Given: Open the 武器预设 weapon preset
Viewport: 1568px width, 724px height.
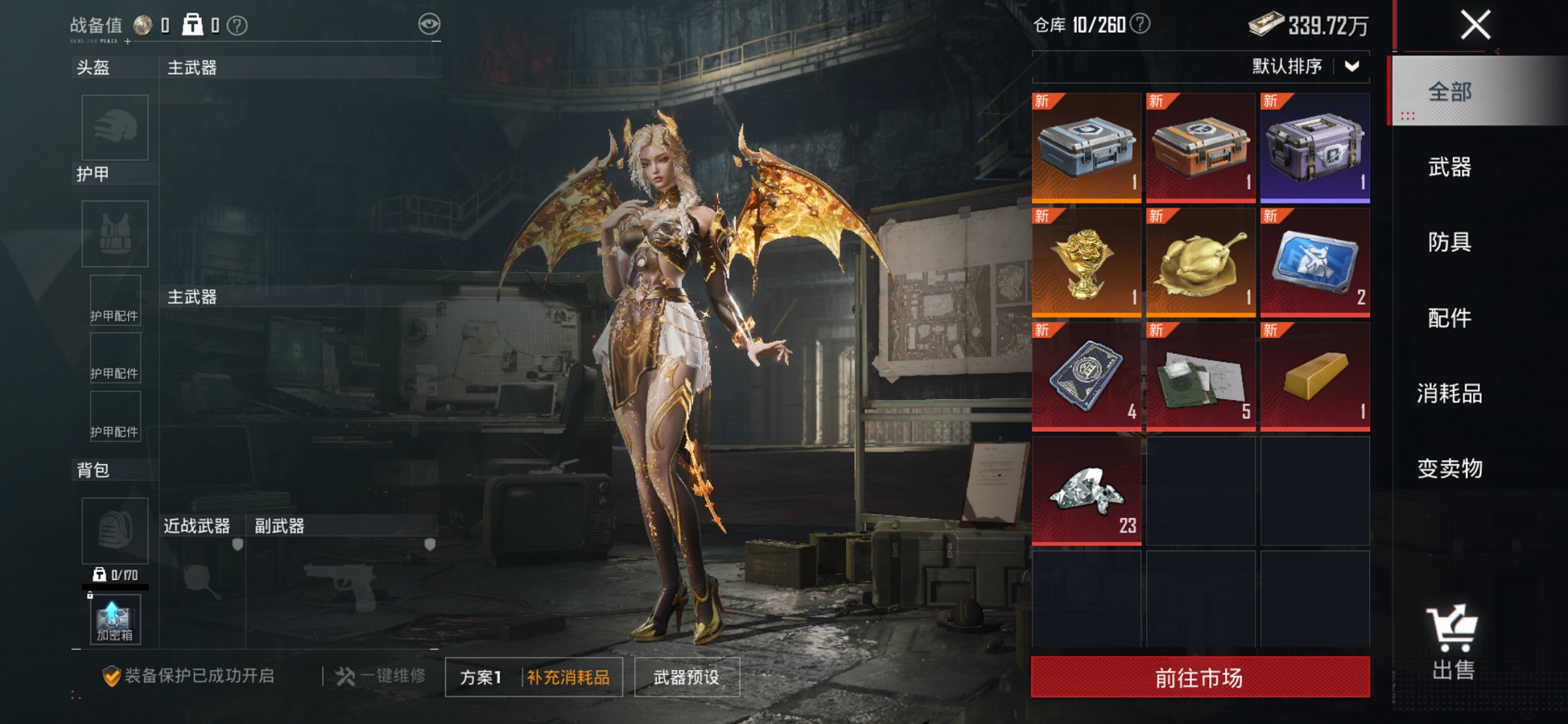Looking at the screenshot, I should [x=686, y=677].
